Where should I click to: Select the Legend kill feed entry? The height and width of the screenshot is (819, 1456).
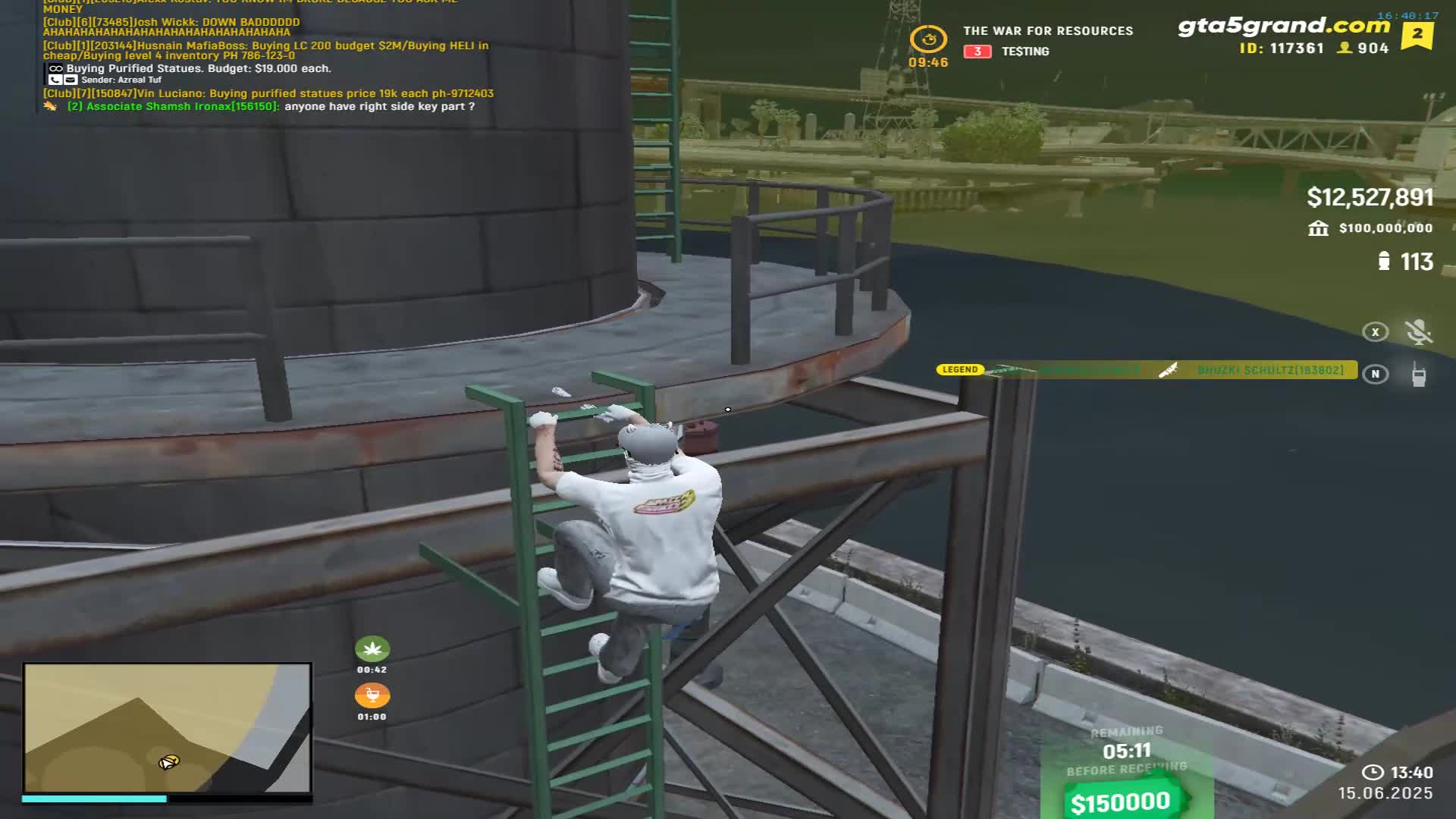tap(1147, 370)
